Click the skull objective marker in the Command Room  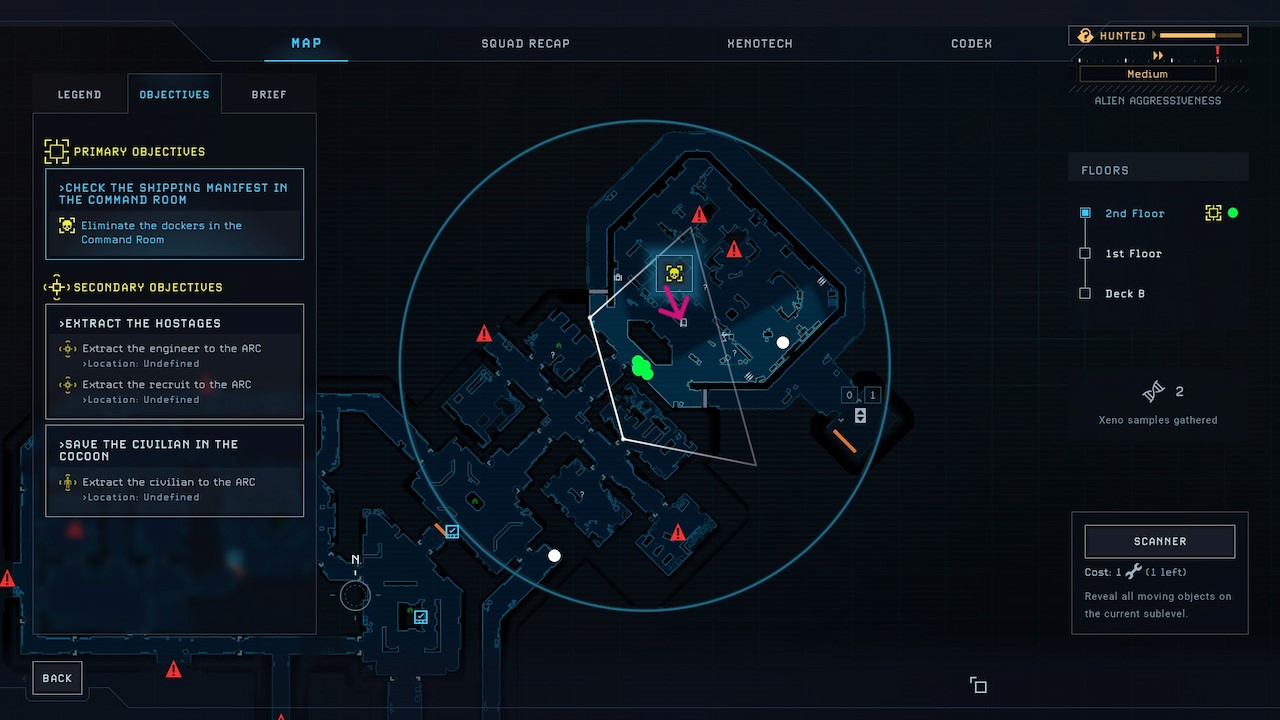[x=673, y=271]
